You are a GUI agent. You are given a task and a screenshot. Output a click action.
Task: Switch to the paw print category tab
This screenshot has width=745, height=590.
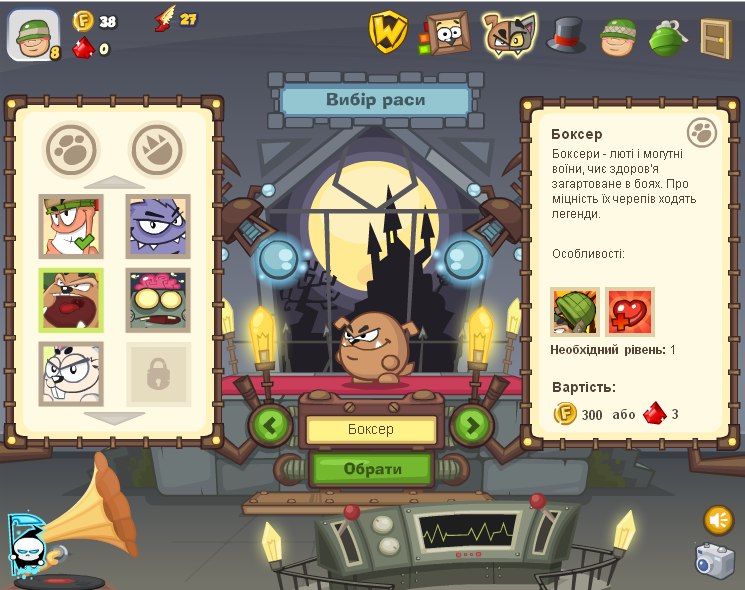point(71,149)
